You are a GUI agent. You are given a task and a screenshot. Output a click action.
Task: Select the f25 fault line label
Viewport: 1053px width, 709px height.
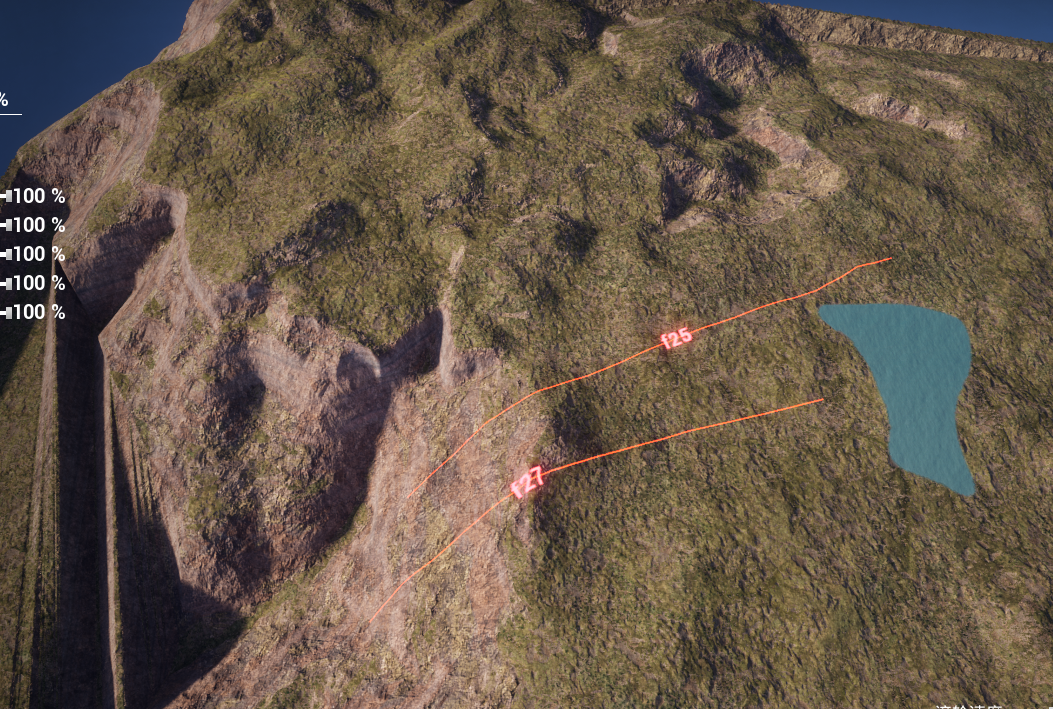click(677, 338)
